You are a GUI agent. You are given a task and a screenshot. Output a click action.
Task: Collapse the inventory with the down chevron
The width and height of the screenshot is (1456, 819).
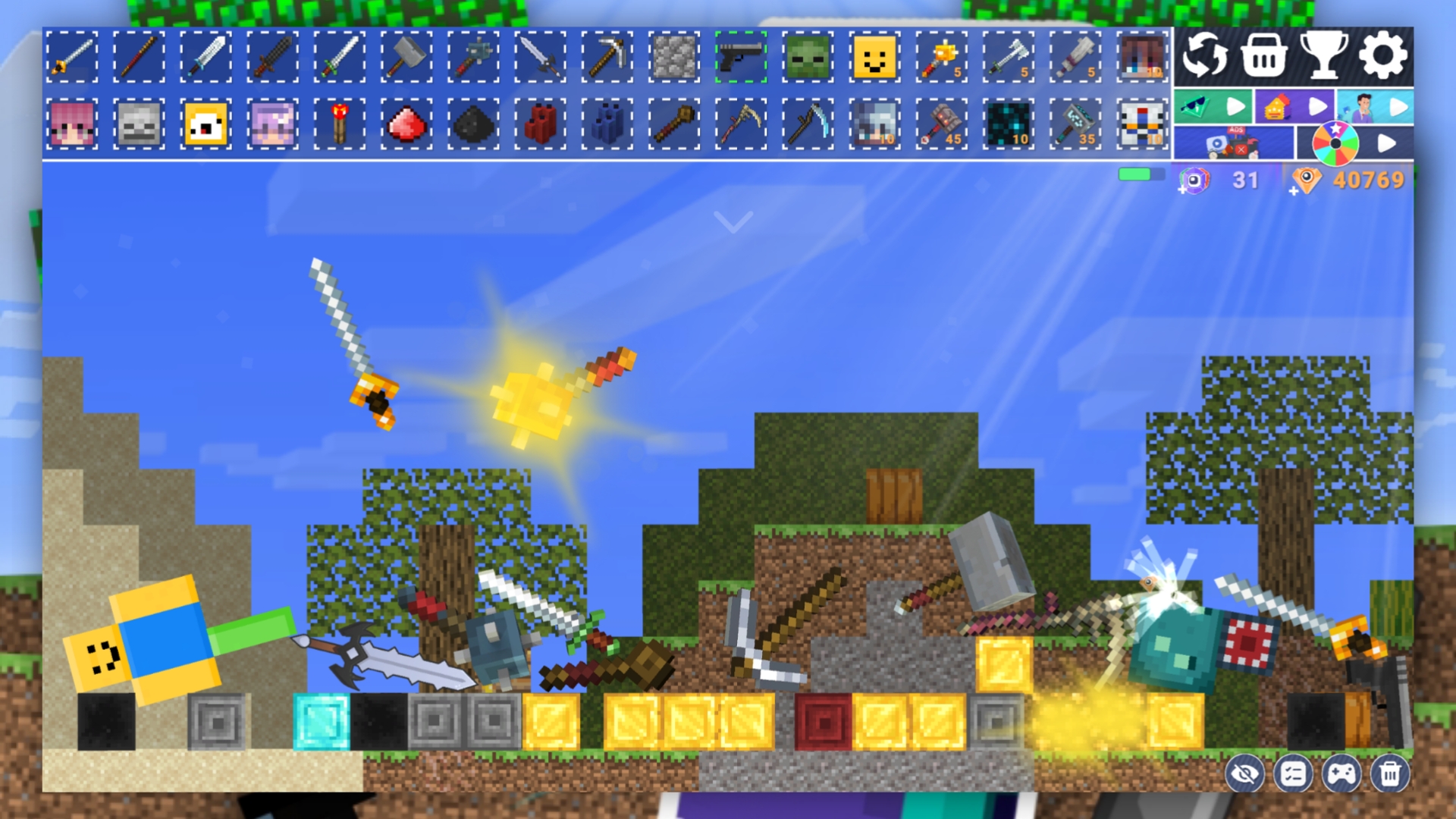[x=732, y=220]
